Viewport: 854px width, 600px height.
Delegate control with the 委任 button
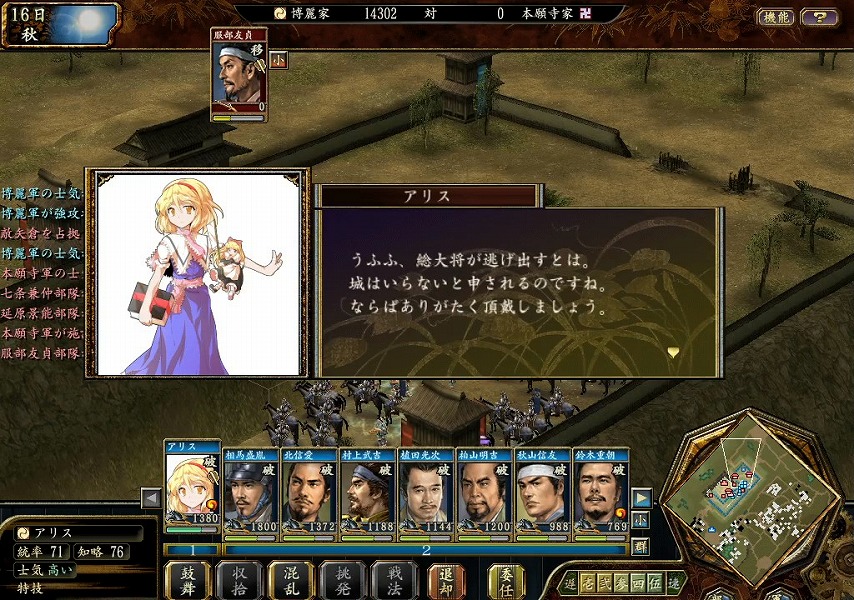pyautogui.click(x=506, y=581)
